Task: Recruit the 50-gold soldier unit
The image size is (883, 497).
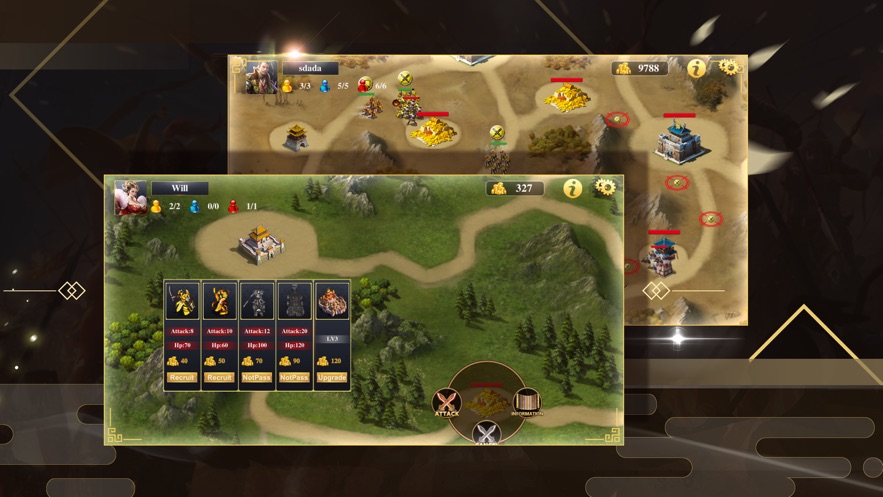Action: click(219, 378)
